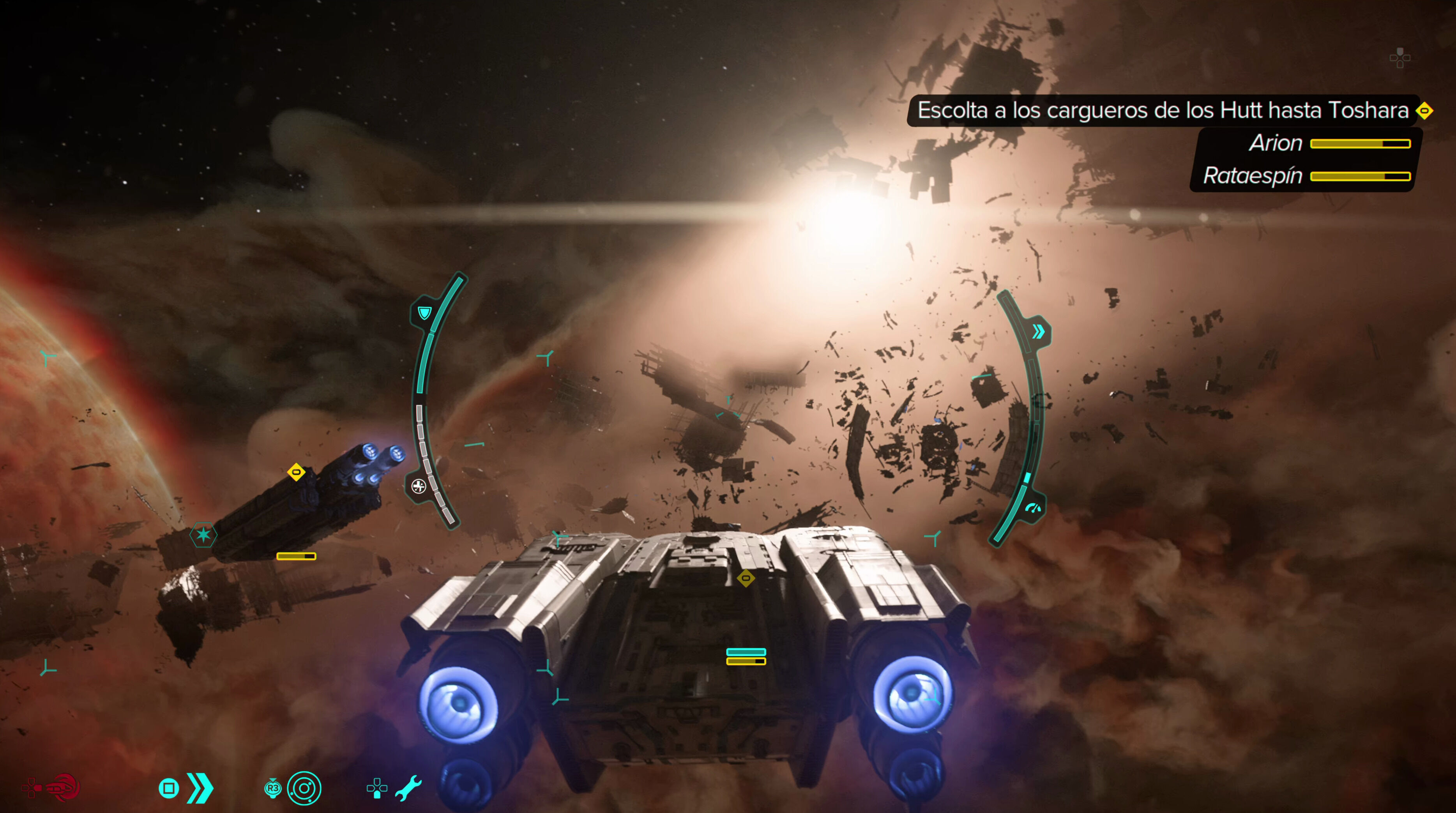Use the wrench repair ability
This screenshot has width=1456, height=813.
pyautogui.click(x=408, y=788)
